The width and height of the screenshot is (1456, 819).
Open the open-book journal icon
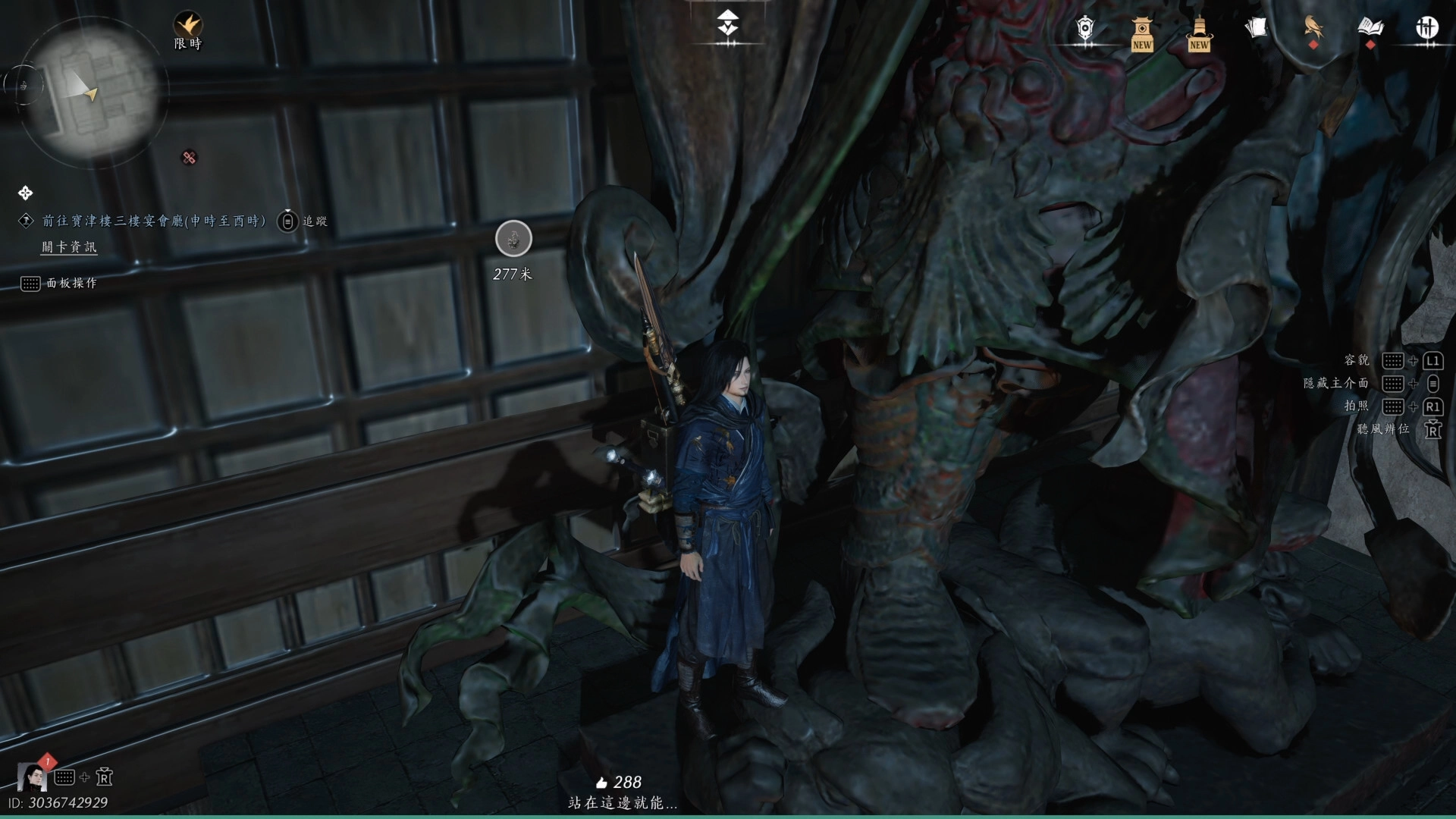point(1370,28)
